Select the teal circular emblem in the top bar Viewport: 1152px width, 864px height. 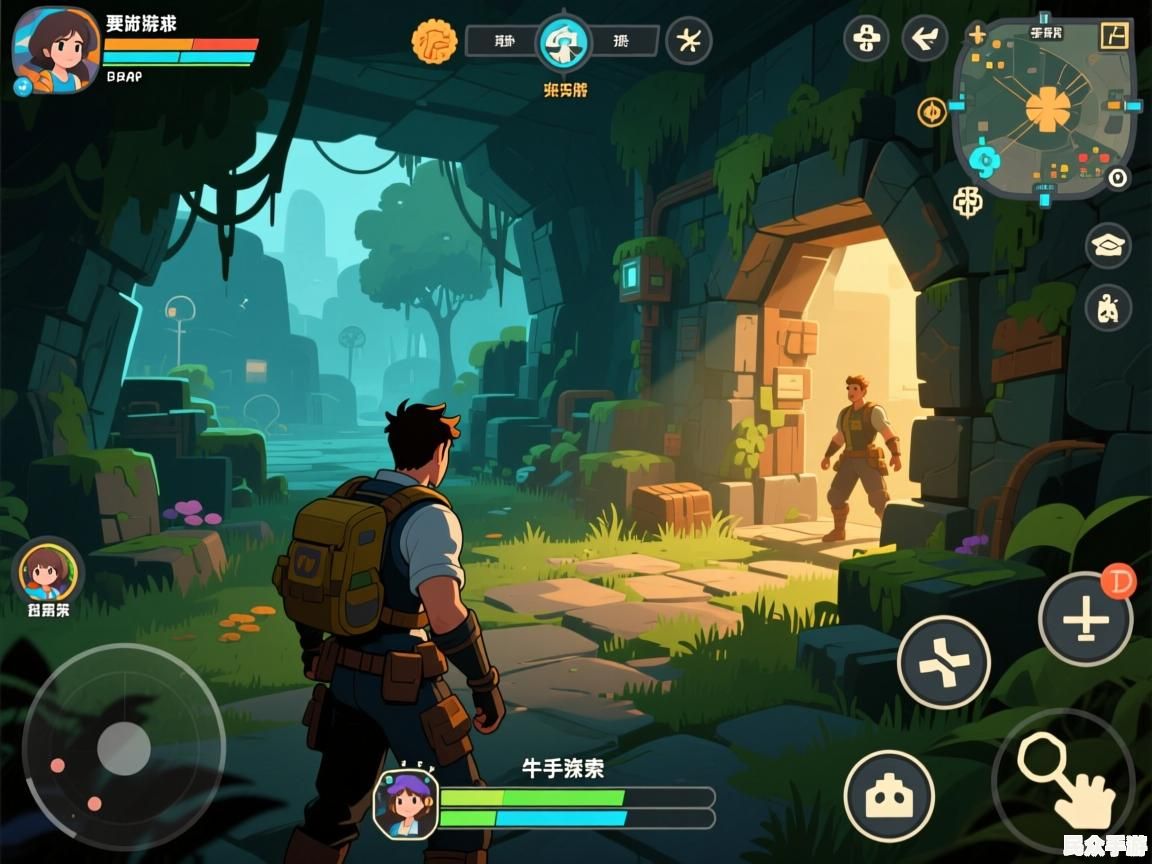(x=565, y=41)
